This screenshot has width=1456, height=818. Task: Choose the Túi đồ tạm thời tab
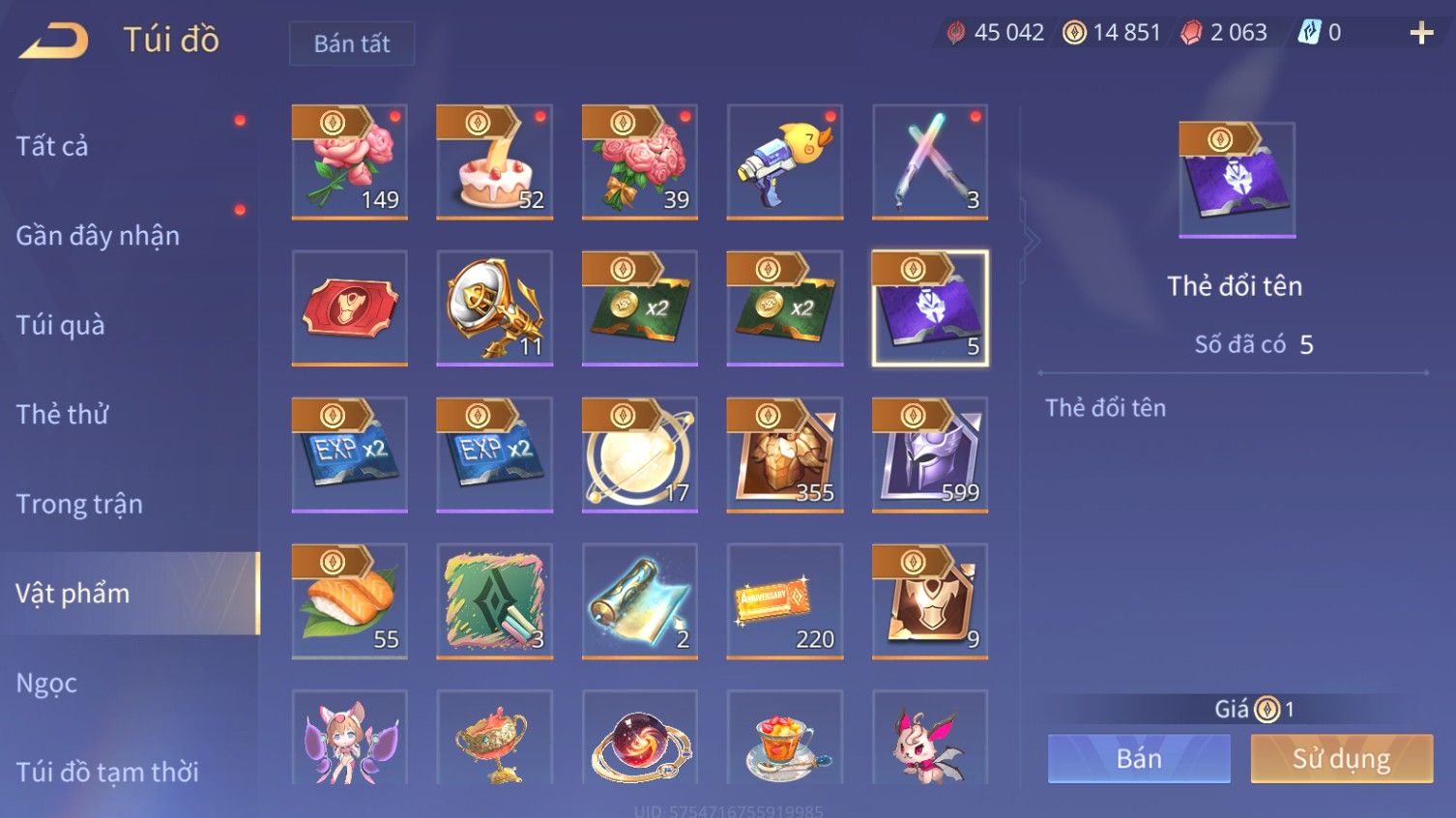coord(107,772)
